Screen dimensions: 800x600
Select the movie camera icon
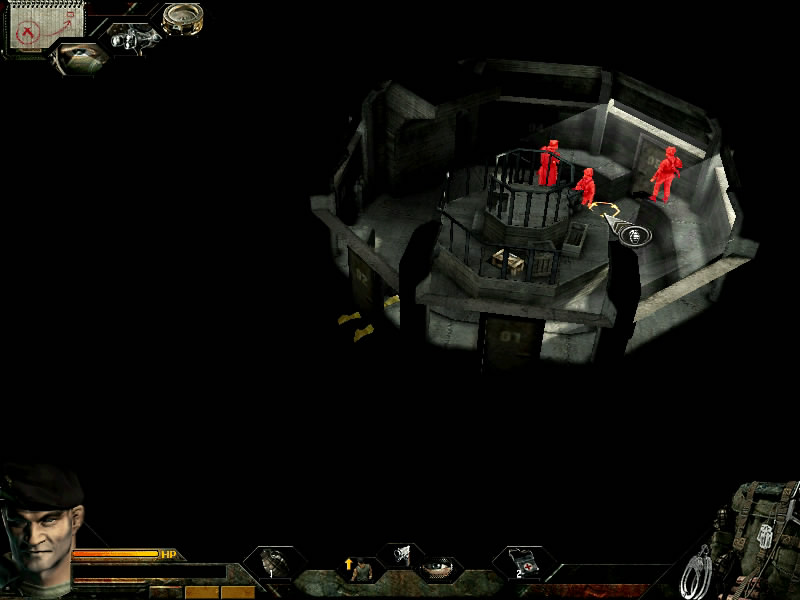131,38
